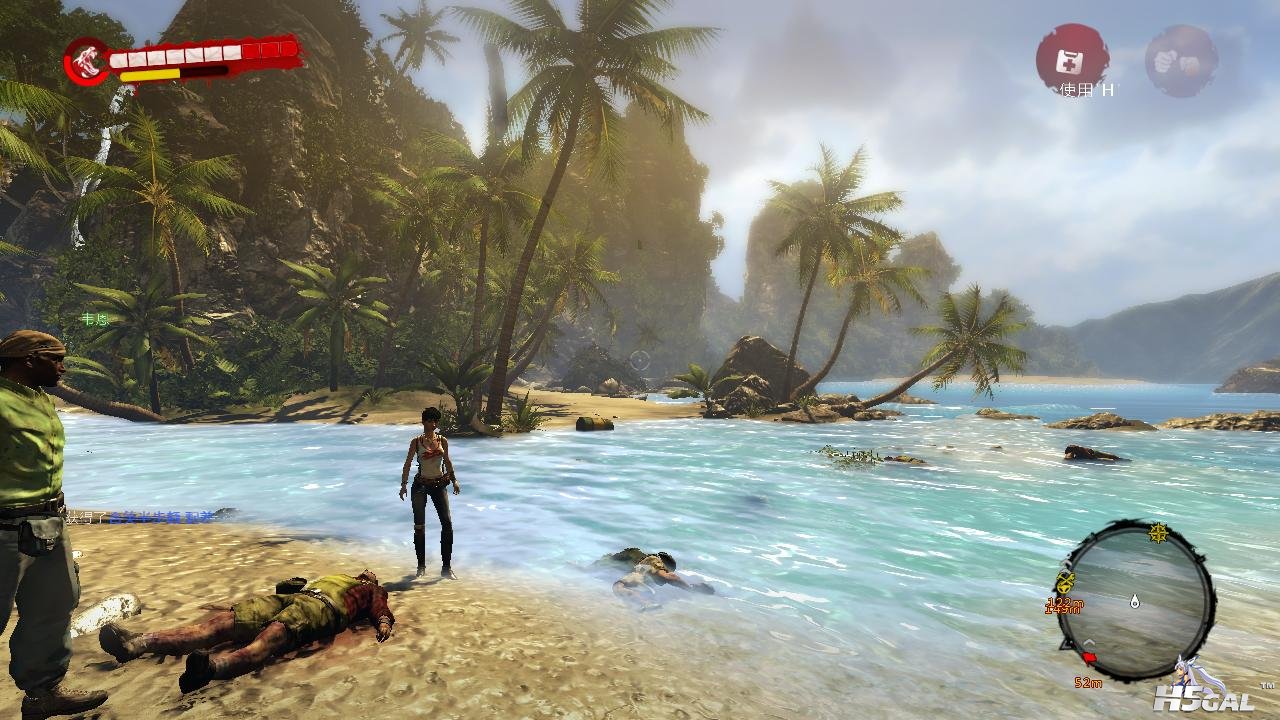This screenshot has width=1280, height=720.
Task: Click the red quest arrow on minimap
Action: pos(1089,659)
